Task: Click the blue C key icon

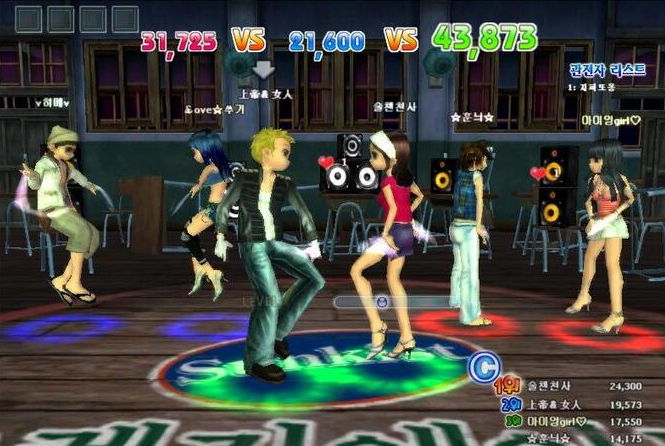Action: click(484, 368)
